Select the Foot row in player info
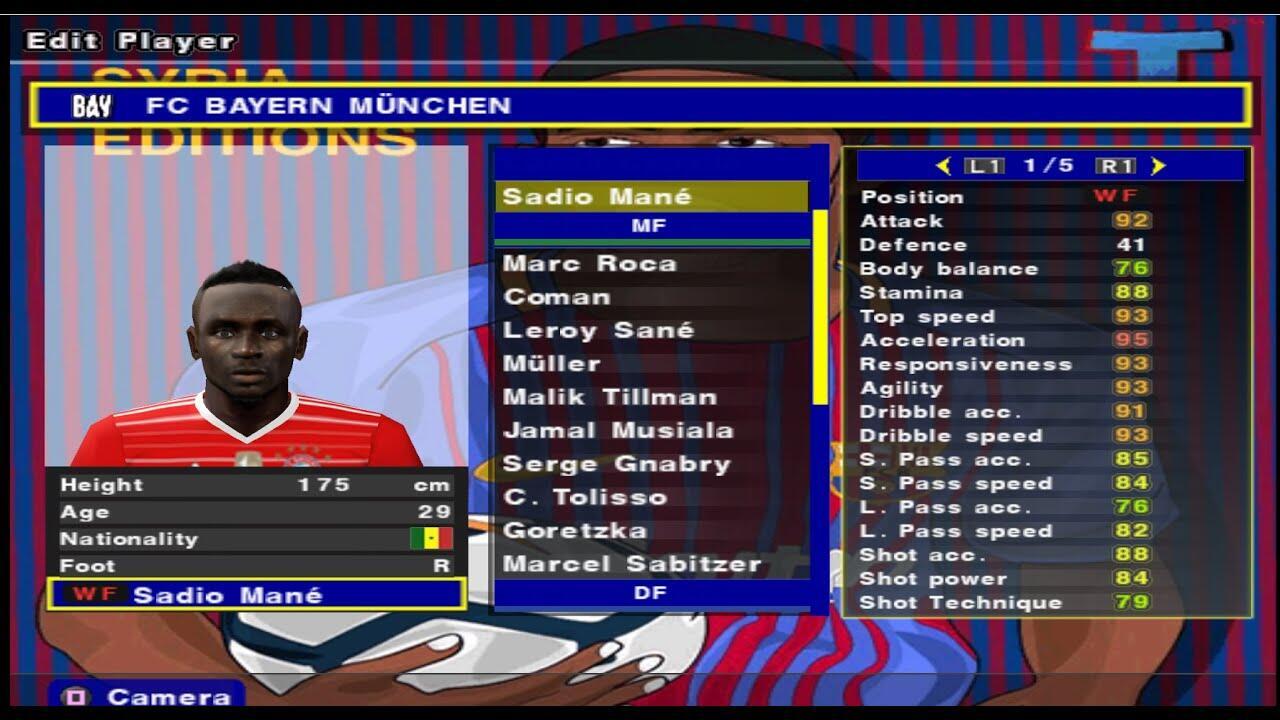The width and height of the screenshot is (1280, 720). (x=256, y=566)
